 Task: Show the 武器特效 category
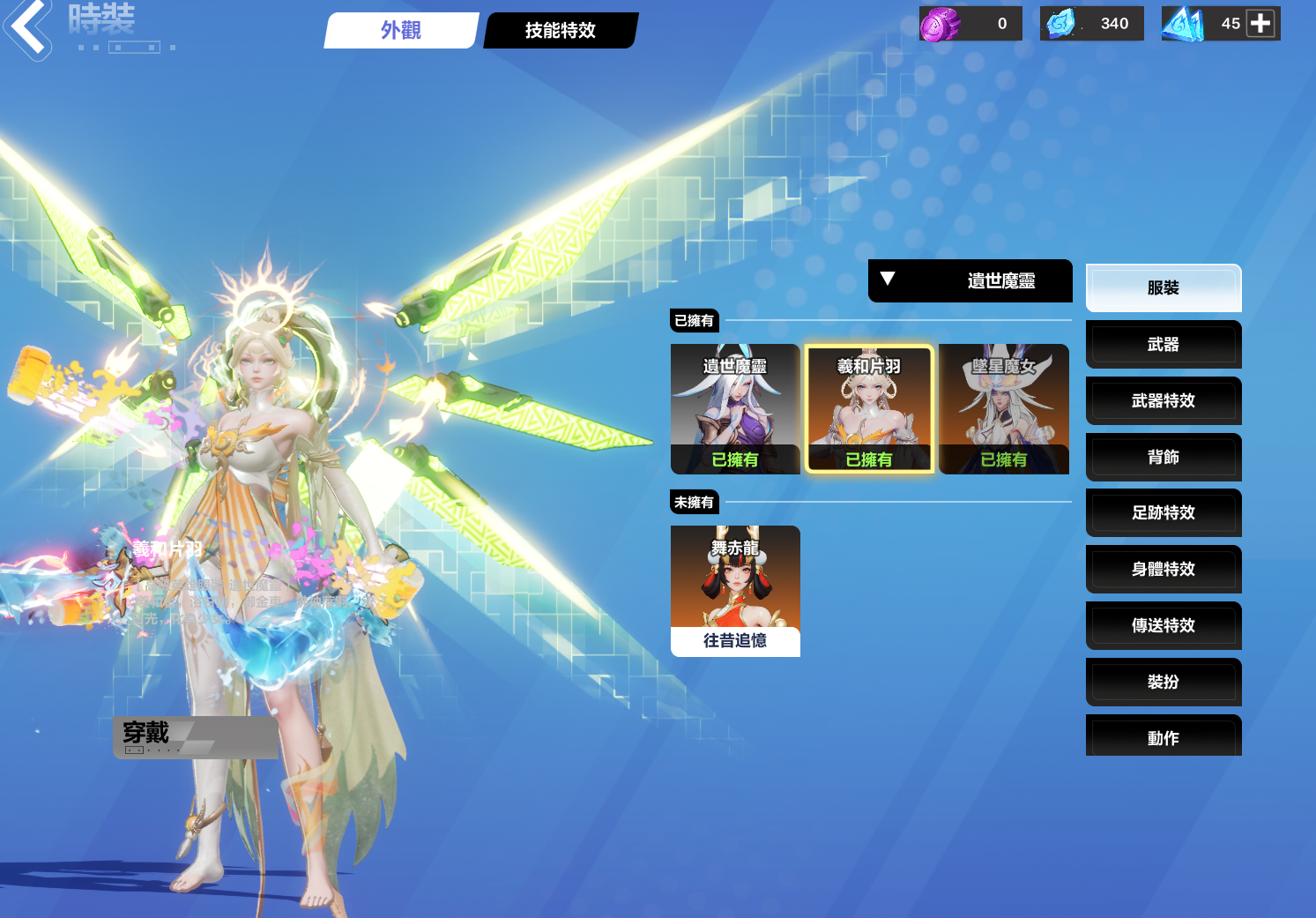click(1164, 401)
